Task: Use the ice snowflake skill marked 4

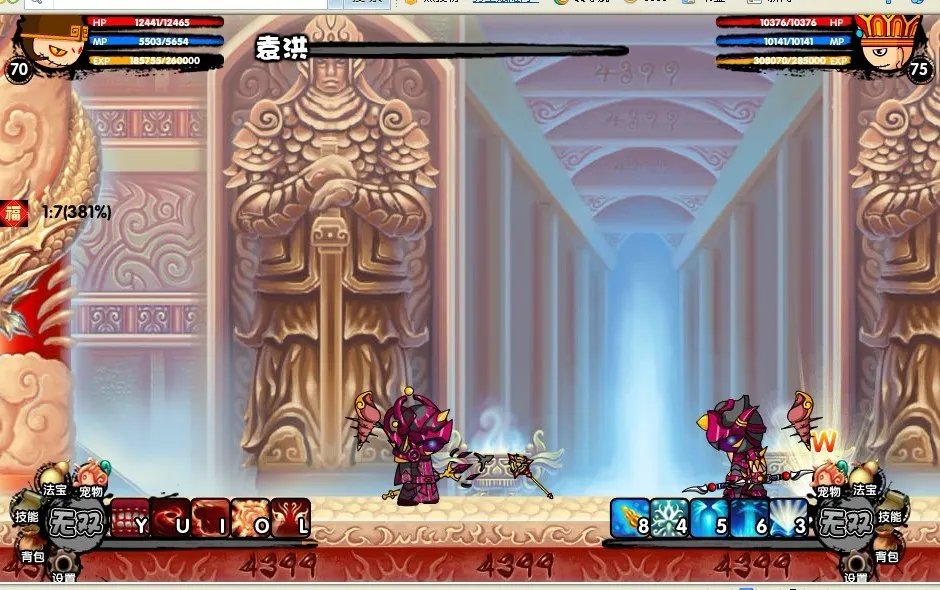Action: 669,518
